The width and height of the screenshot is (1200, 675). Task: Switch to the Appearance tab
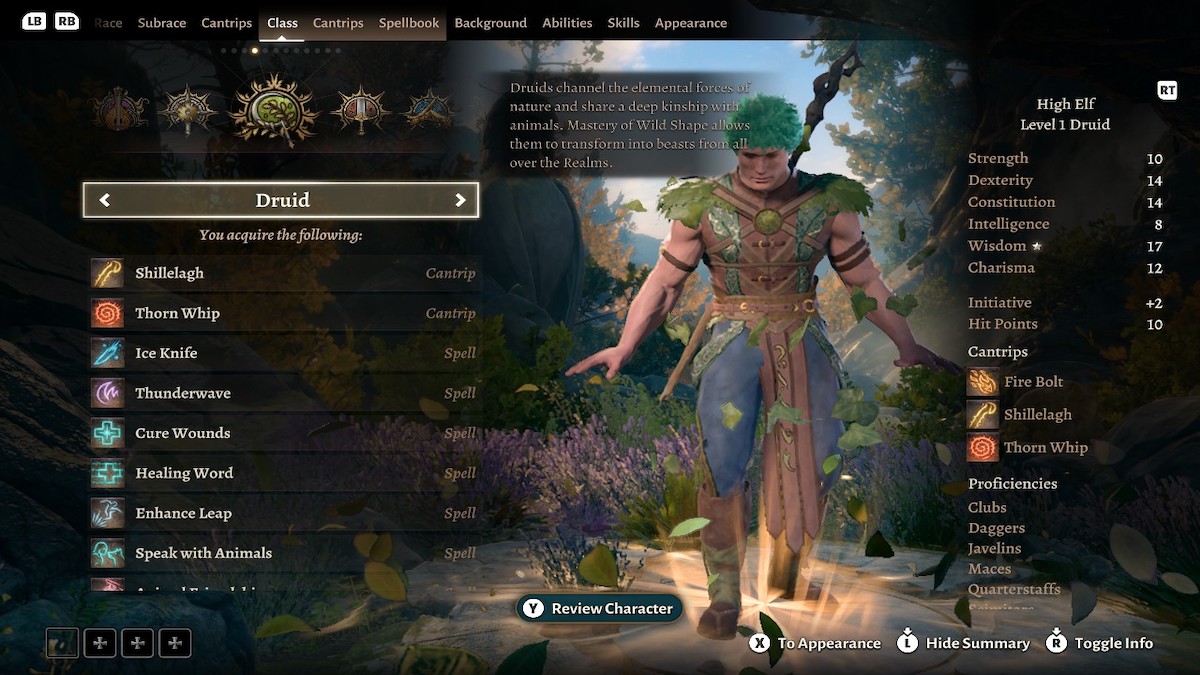pyautogui.click(x=691, y=23)
